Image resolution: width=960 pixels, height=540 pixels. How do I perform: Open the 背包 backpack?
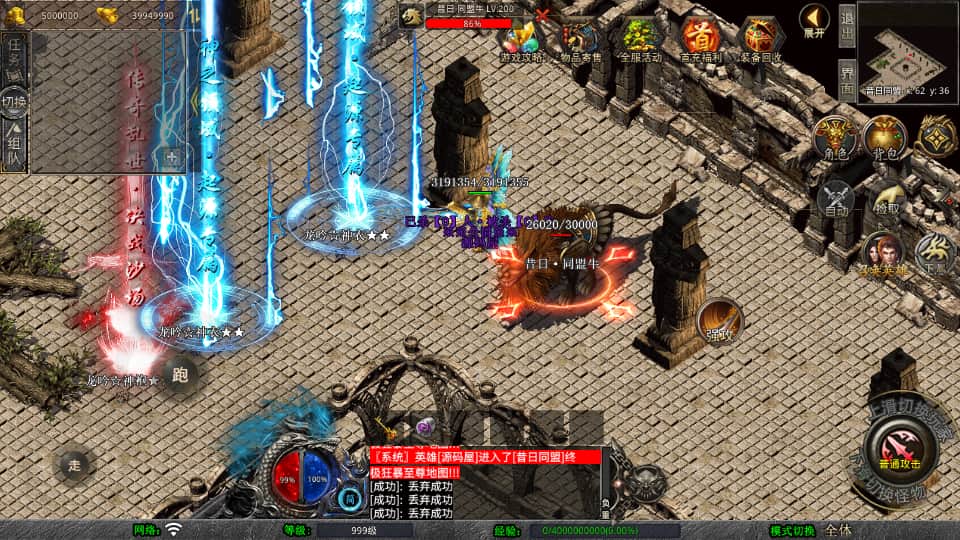(884, 139)
